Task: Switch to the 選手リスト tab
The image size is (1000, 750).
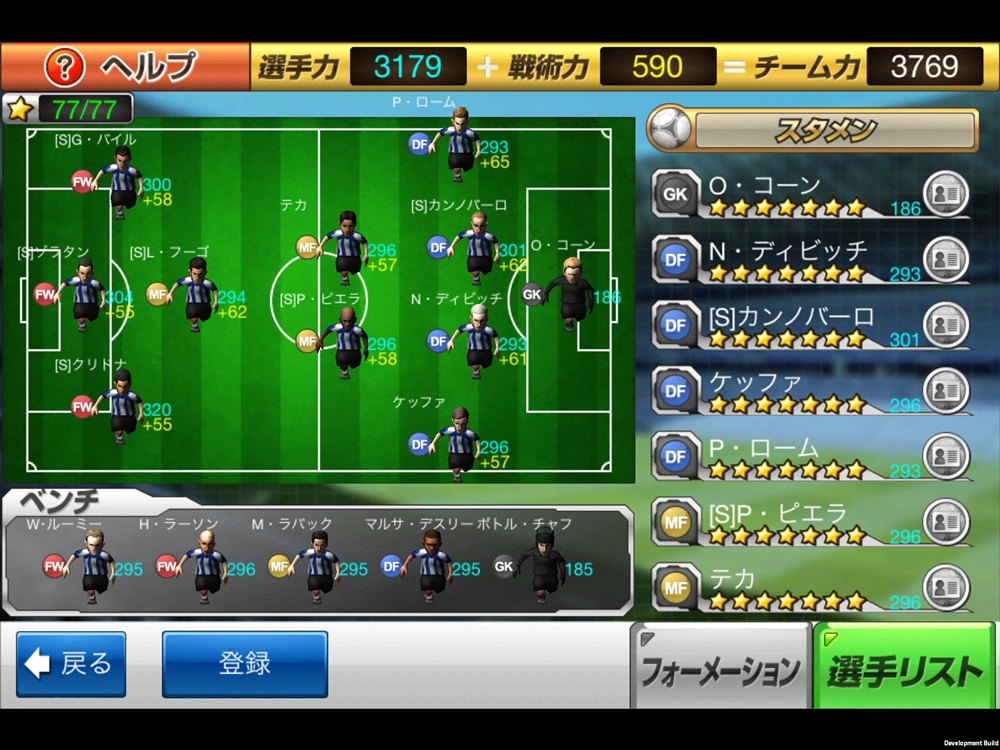Action: click(x=905, y=668)
